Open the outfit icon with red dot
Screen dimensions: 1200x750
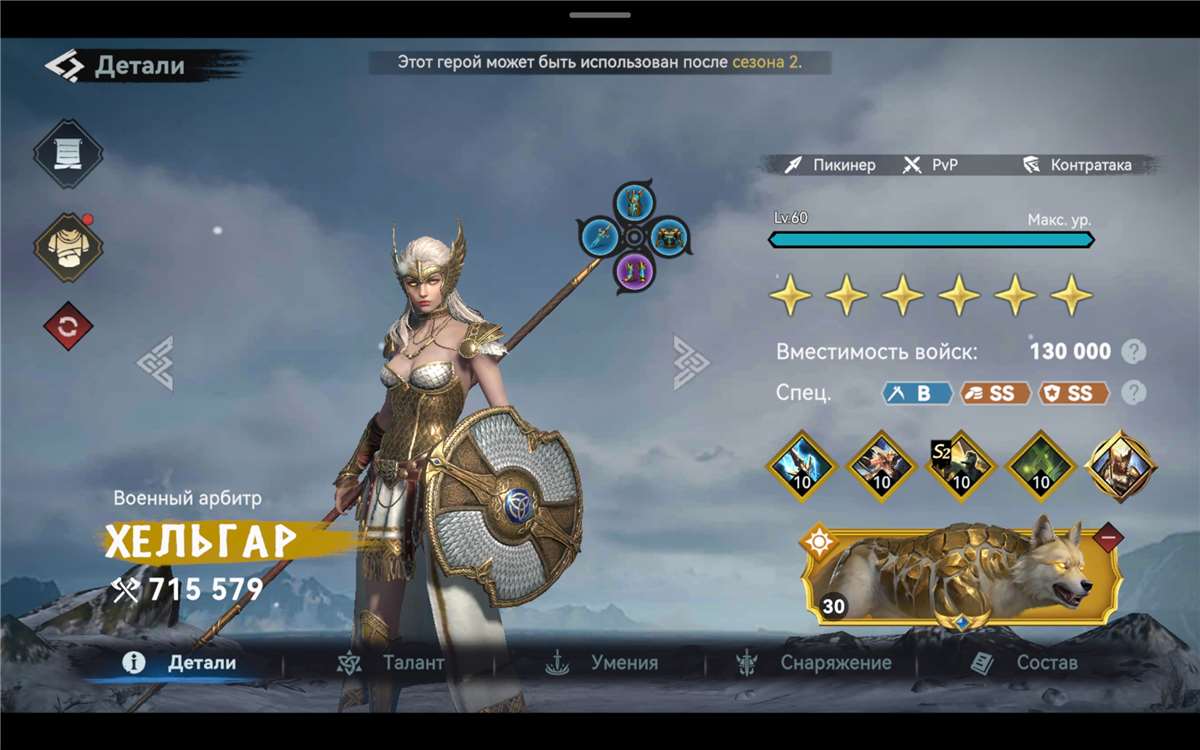click(68, 246)
